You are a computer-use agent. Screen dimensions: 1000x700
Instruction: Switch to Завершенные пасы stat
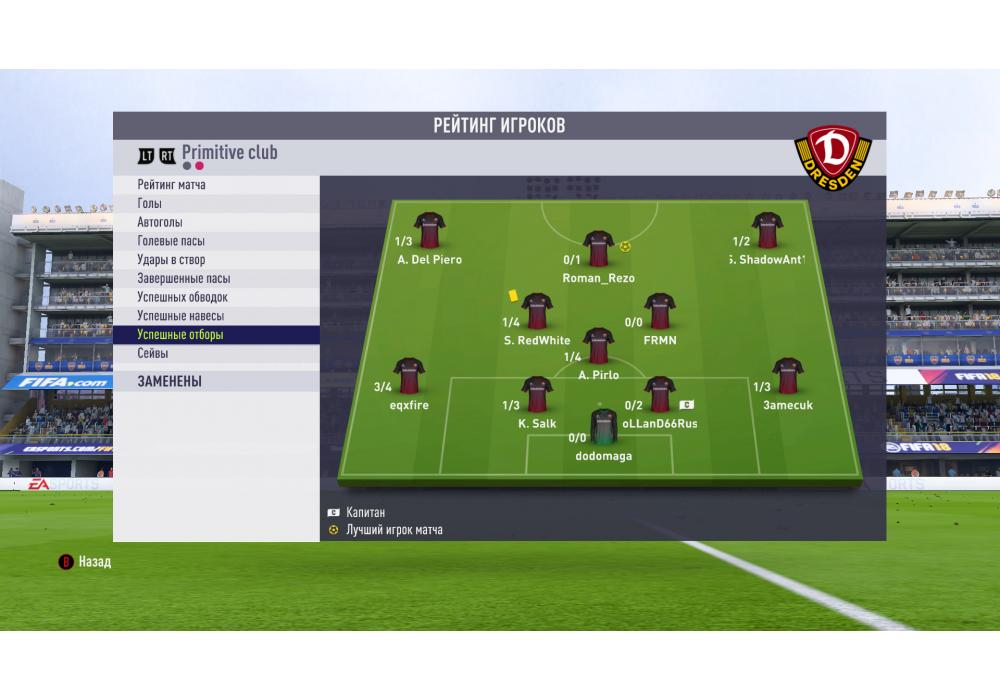click(x=216, y=279)
